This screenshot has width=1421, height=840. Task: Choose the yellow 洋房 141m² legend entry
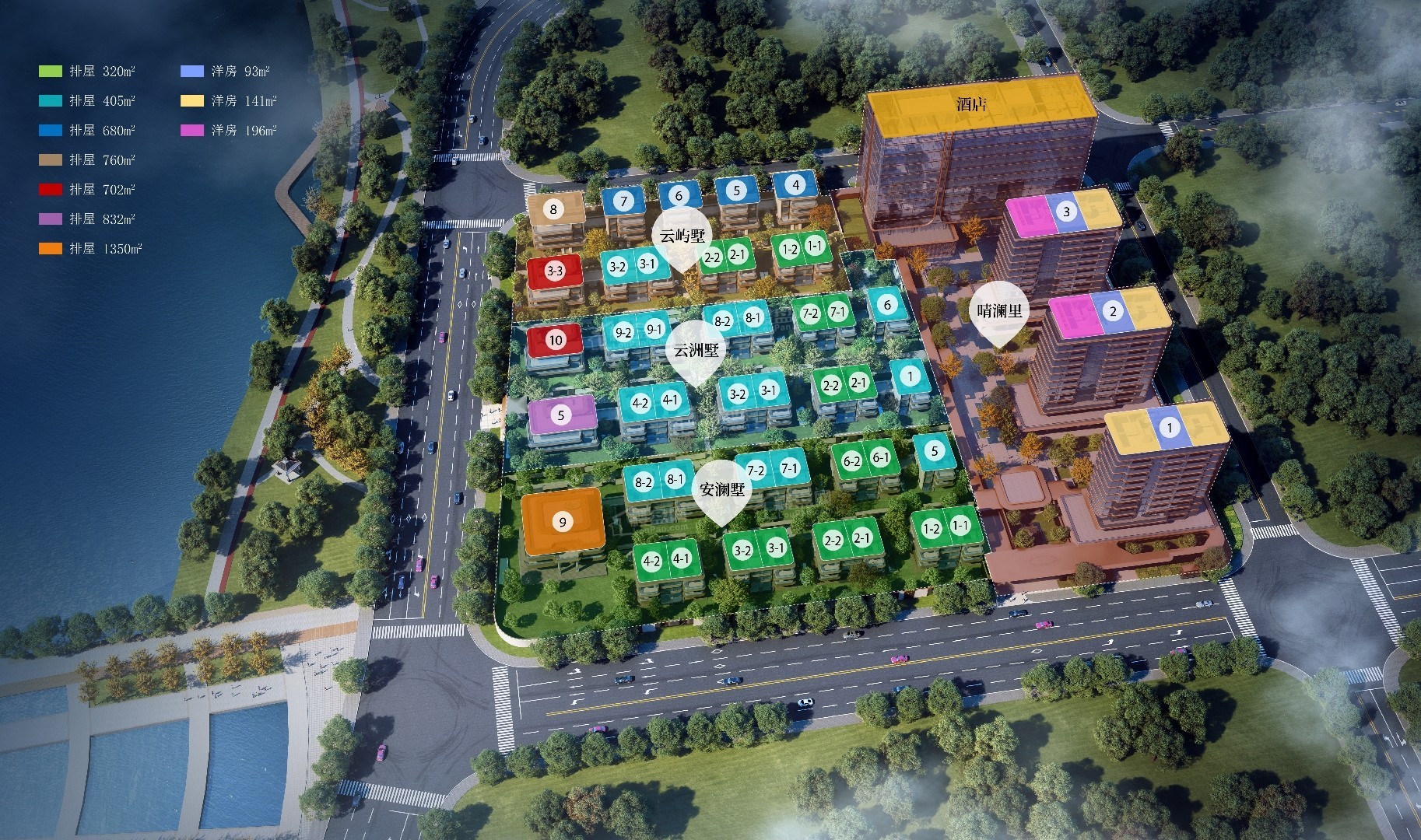229,101
